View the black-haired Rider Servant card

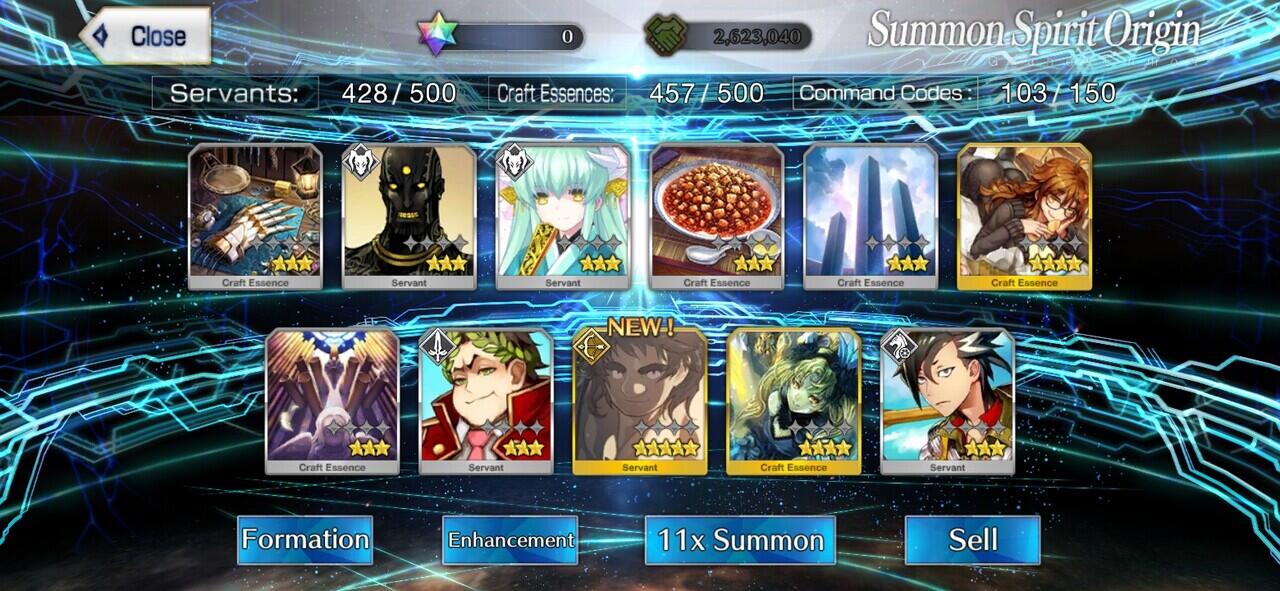click(947, 400)
